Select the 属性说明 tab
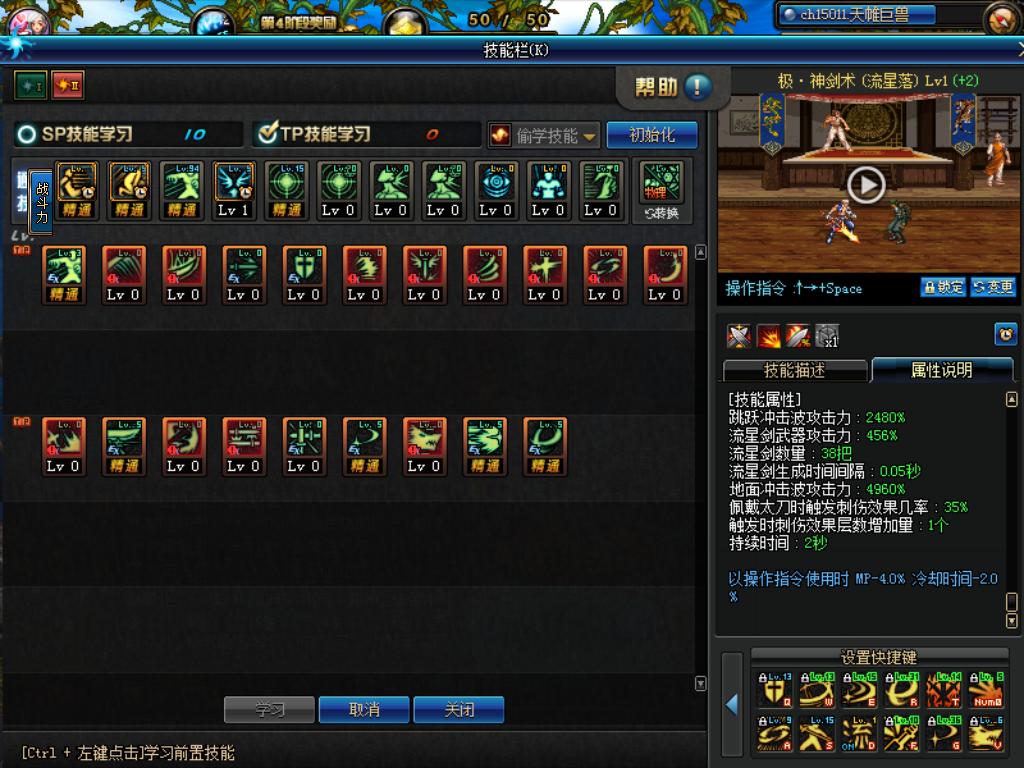 tap(941, 370)
